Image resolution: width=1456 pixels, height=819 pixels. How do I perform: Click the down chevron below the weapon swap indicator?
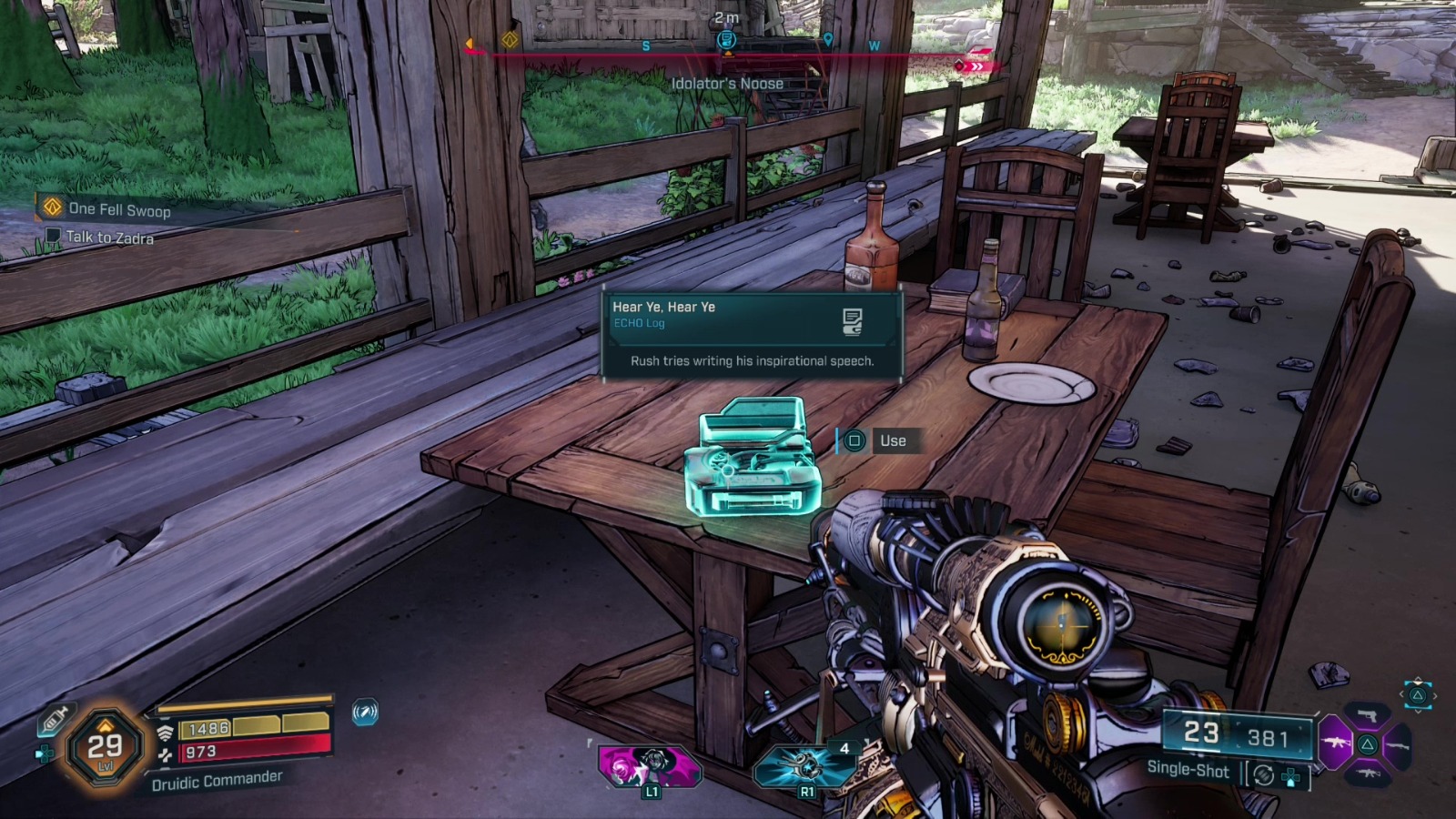tap(1418, 711)
